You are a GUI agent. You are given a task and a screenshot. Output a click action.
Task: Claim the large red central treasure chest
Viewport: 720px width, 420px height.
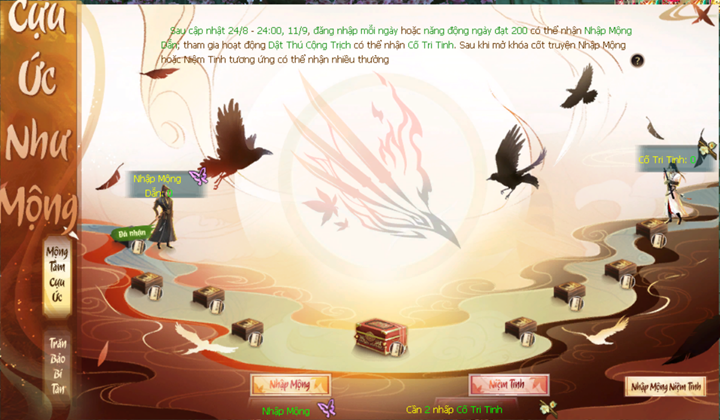point(381,338)
